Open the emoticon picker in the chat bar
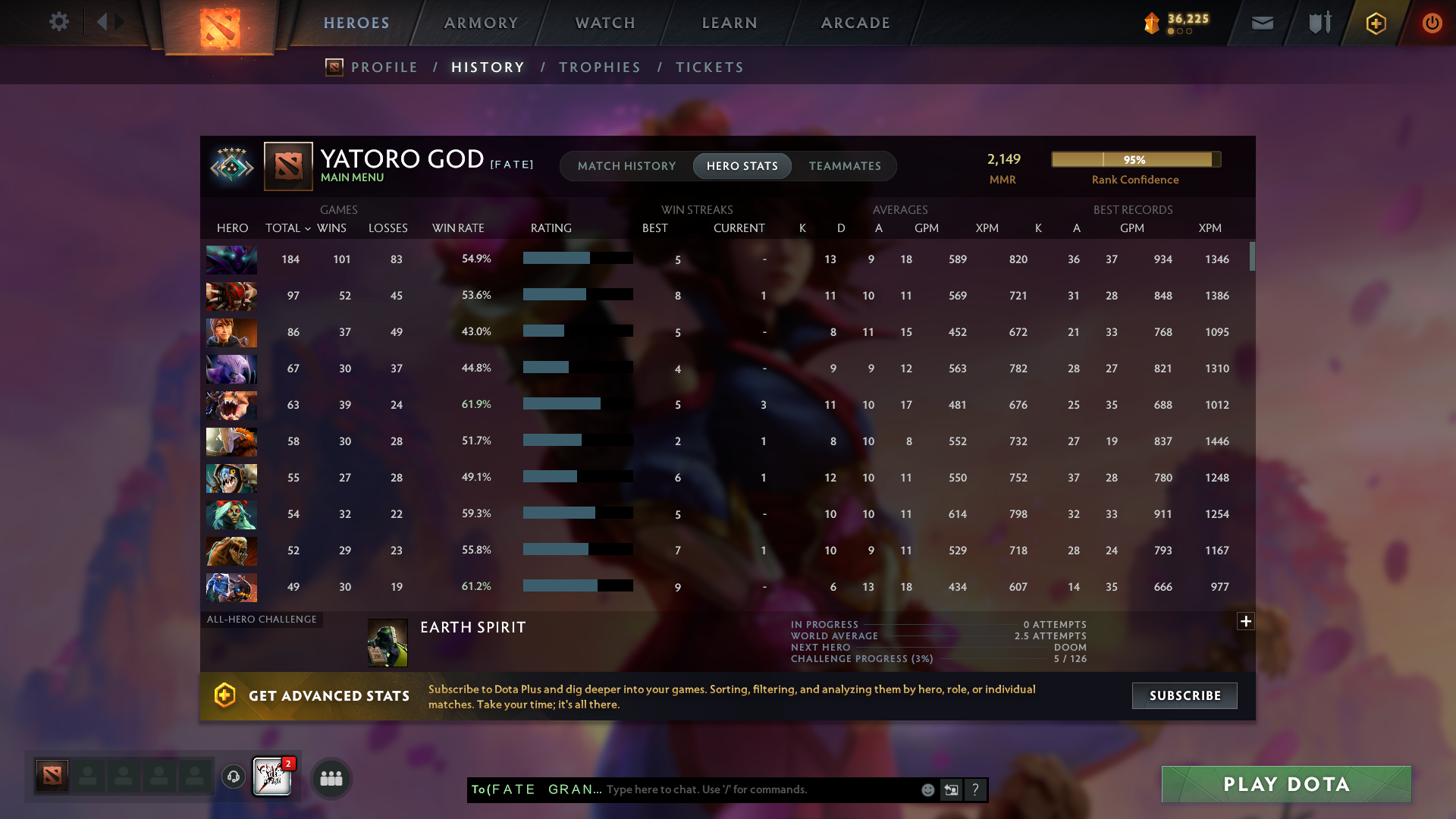The width and height of the screenshot is (1456, 819). tap(927, 789)
